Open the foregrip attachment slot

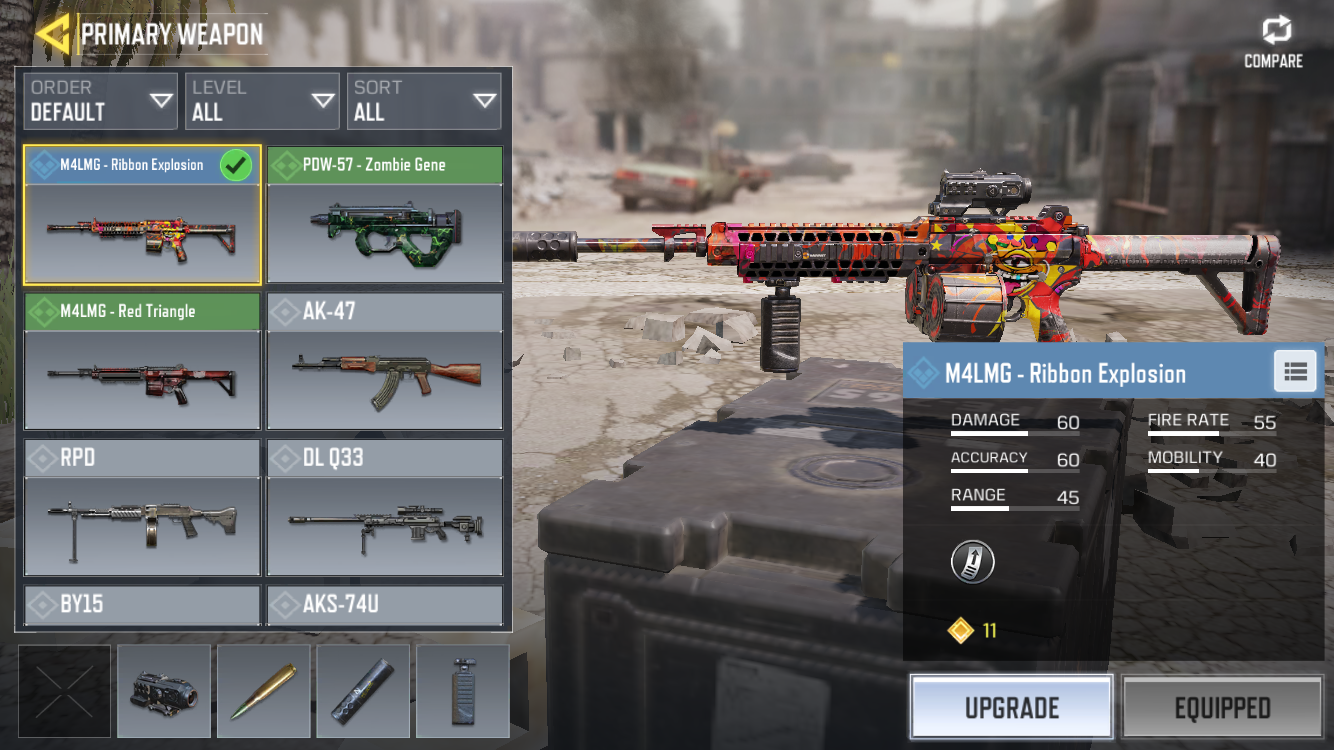[462, 691]
